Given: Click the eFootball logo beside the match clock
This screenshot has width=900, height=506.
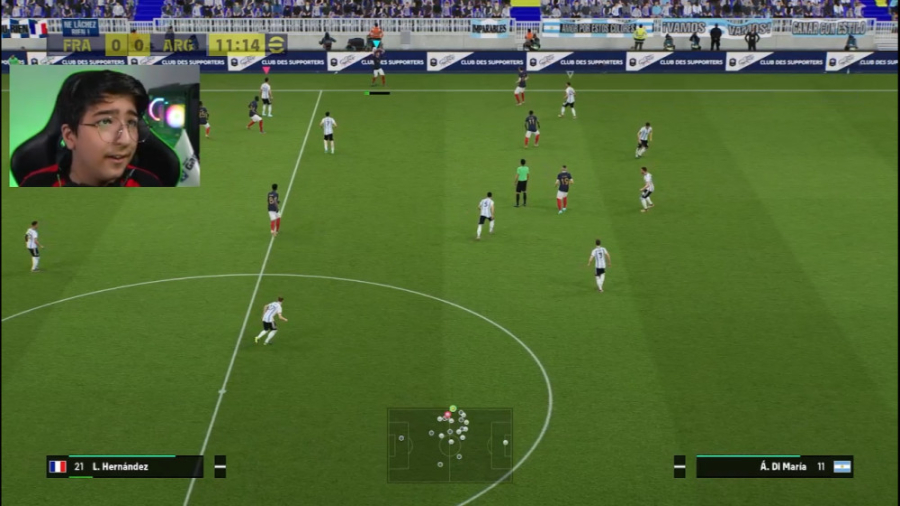Looking at the screenshot, I should pyautogui.click(x=276, y=44).
